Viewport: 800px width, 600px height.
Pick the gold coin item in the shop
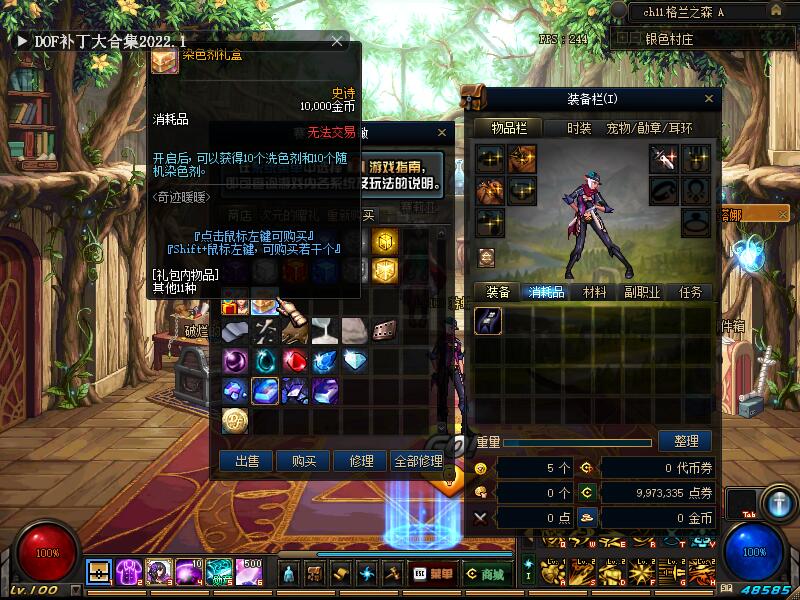coord(235,421)
